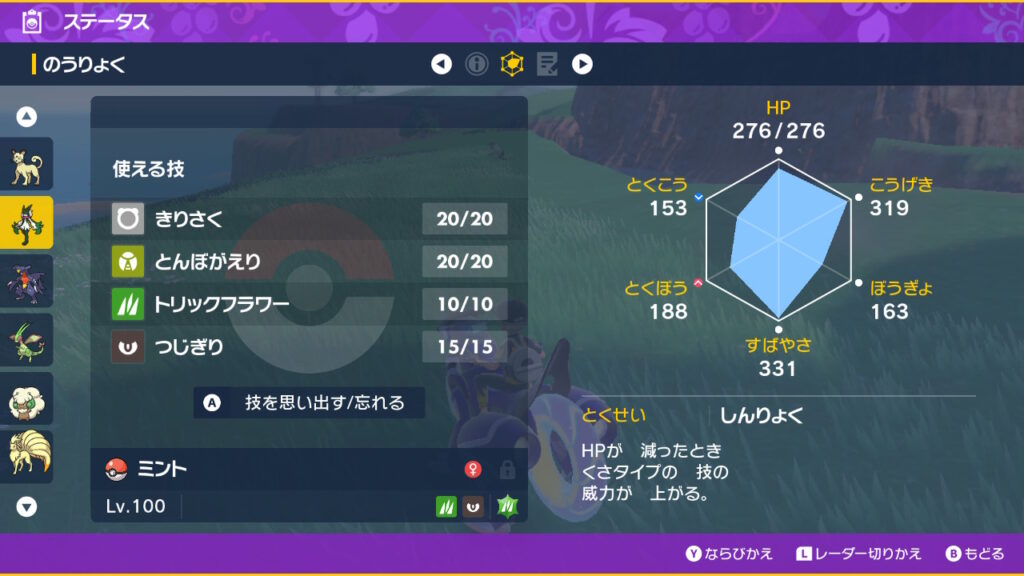Select Ninetales in the party list

[x=26, y=455]
